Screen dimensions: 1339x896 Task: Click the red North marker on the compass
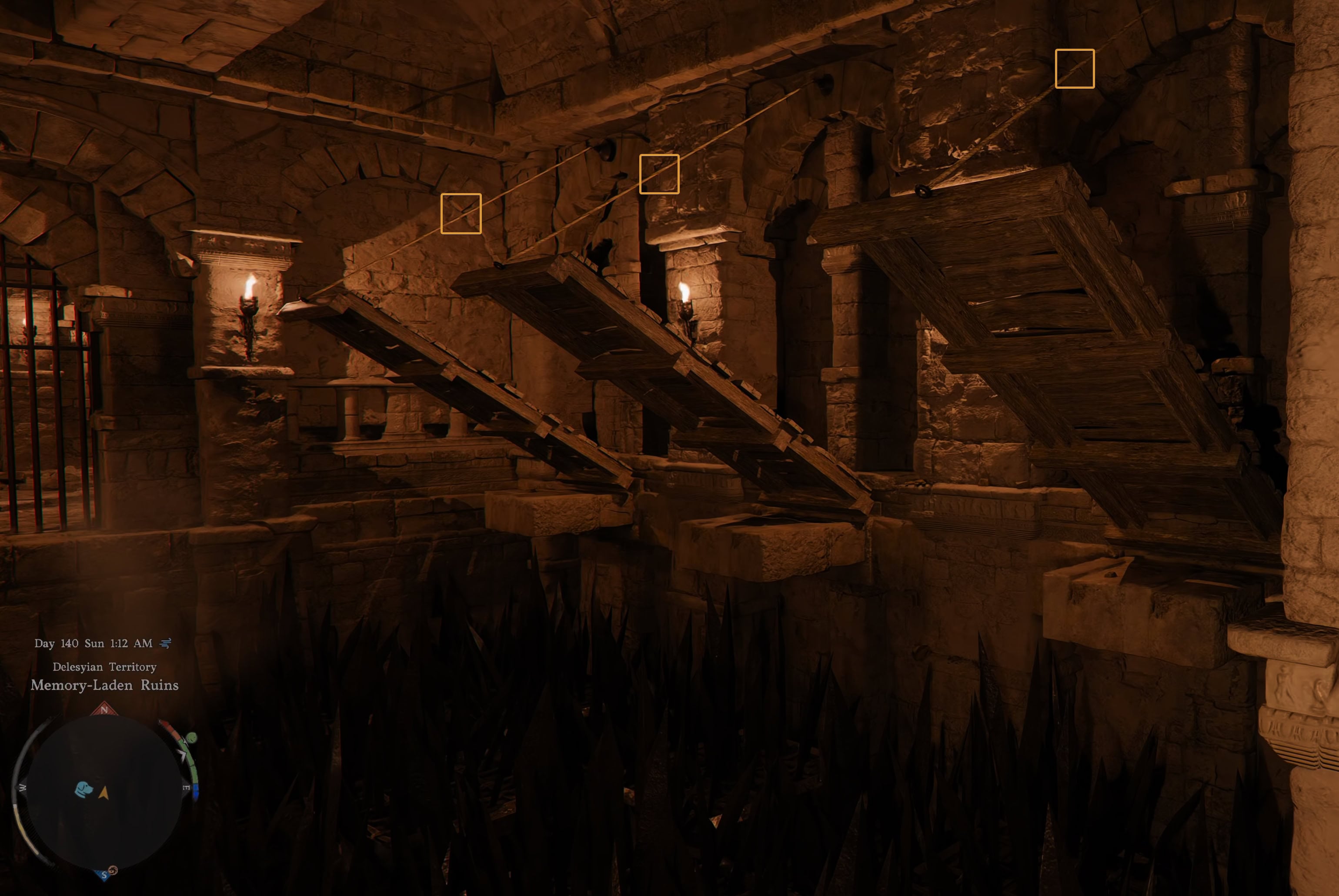point(104,709)
